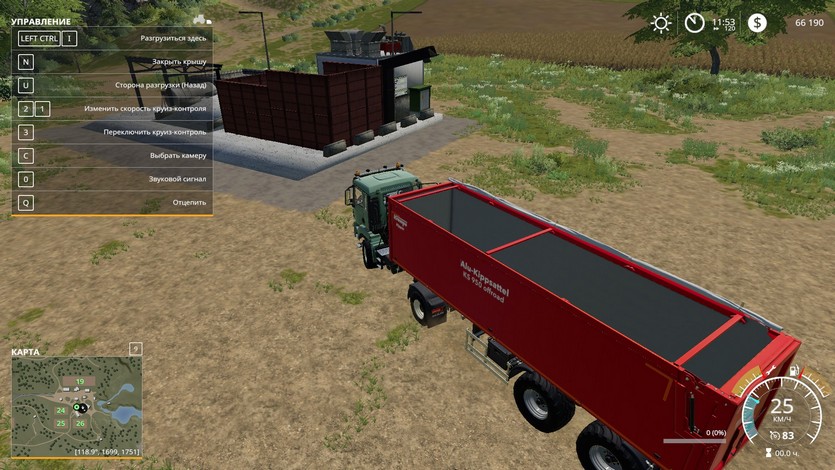Select field 26 on the minimap
The height and width of the screenshot is (470, 835).
[x=80, y=423]
